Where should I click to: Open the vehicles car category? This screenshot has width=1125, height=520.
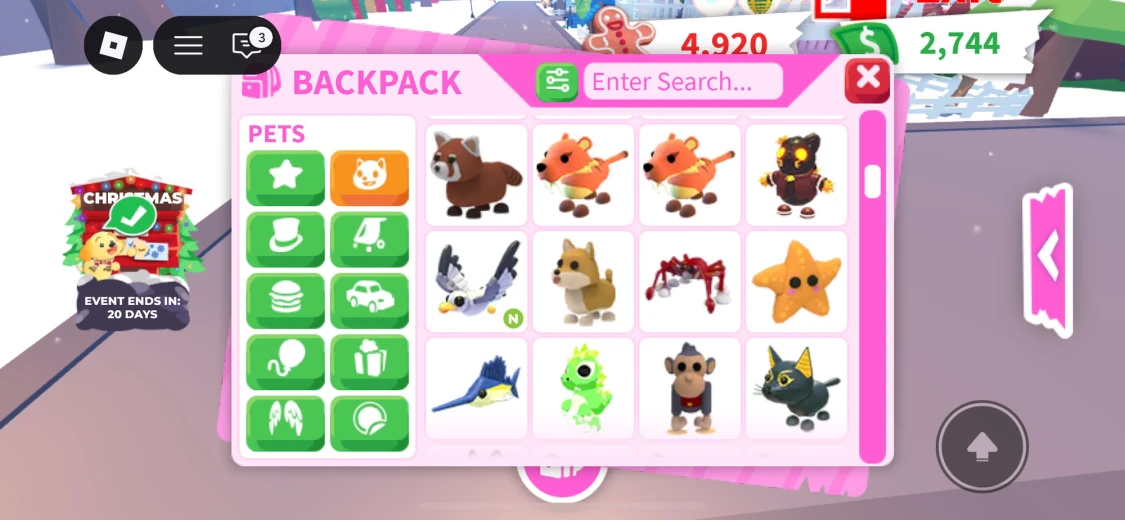tap(369, 301)
